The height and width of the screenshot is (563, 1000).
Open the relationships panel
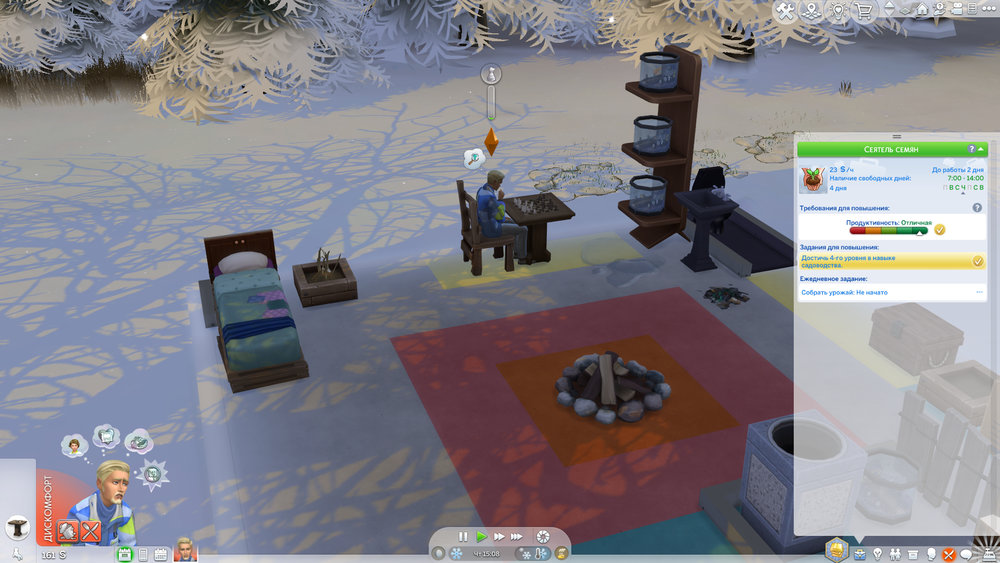(895, 553)
